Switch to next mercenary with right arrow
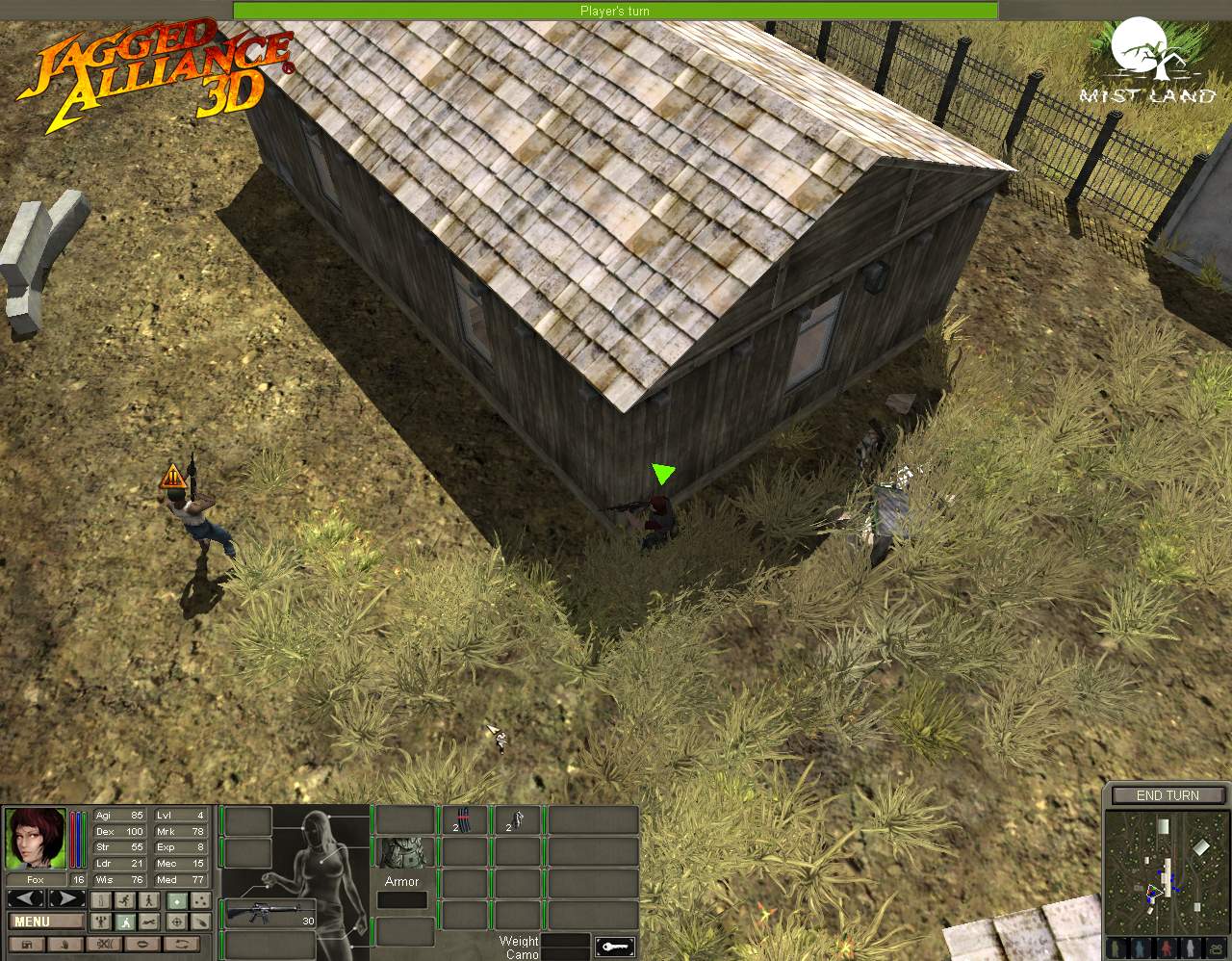 pyautogui.click(x=67, y=898)
